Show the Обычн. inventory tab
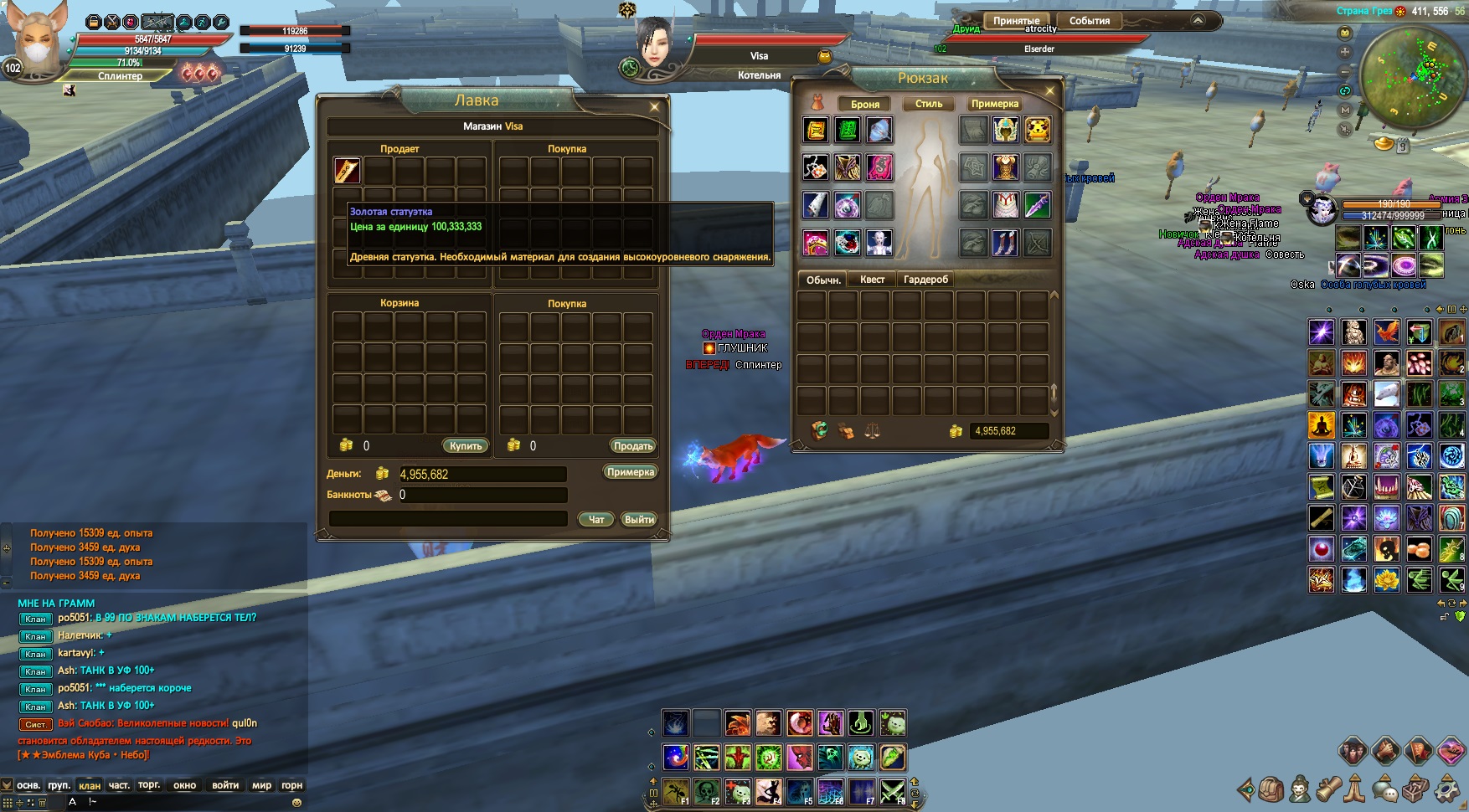This screenshot has height=812, width=1469. 823,280
